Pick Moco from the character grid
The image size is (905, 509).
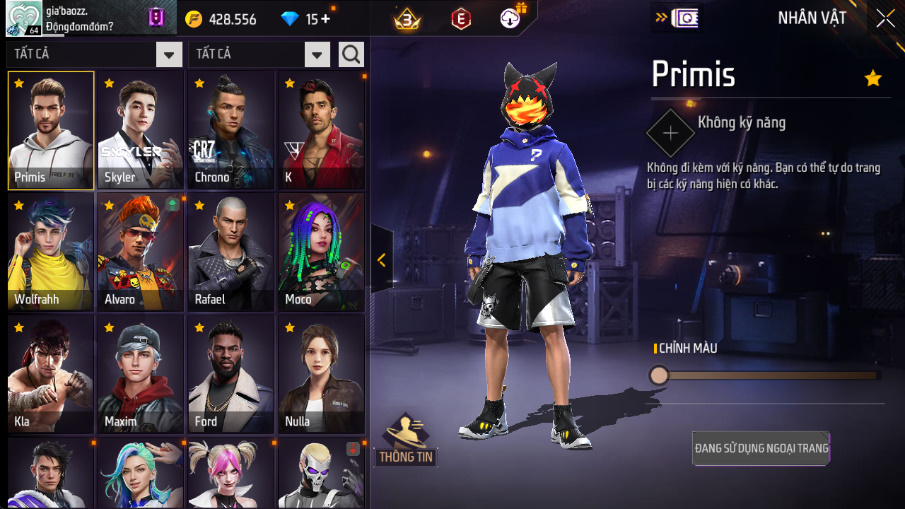click(320, 252)
